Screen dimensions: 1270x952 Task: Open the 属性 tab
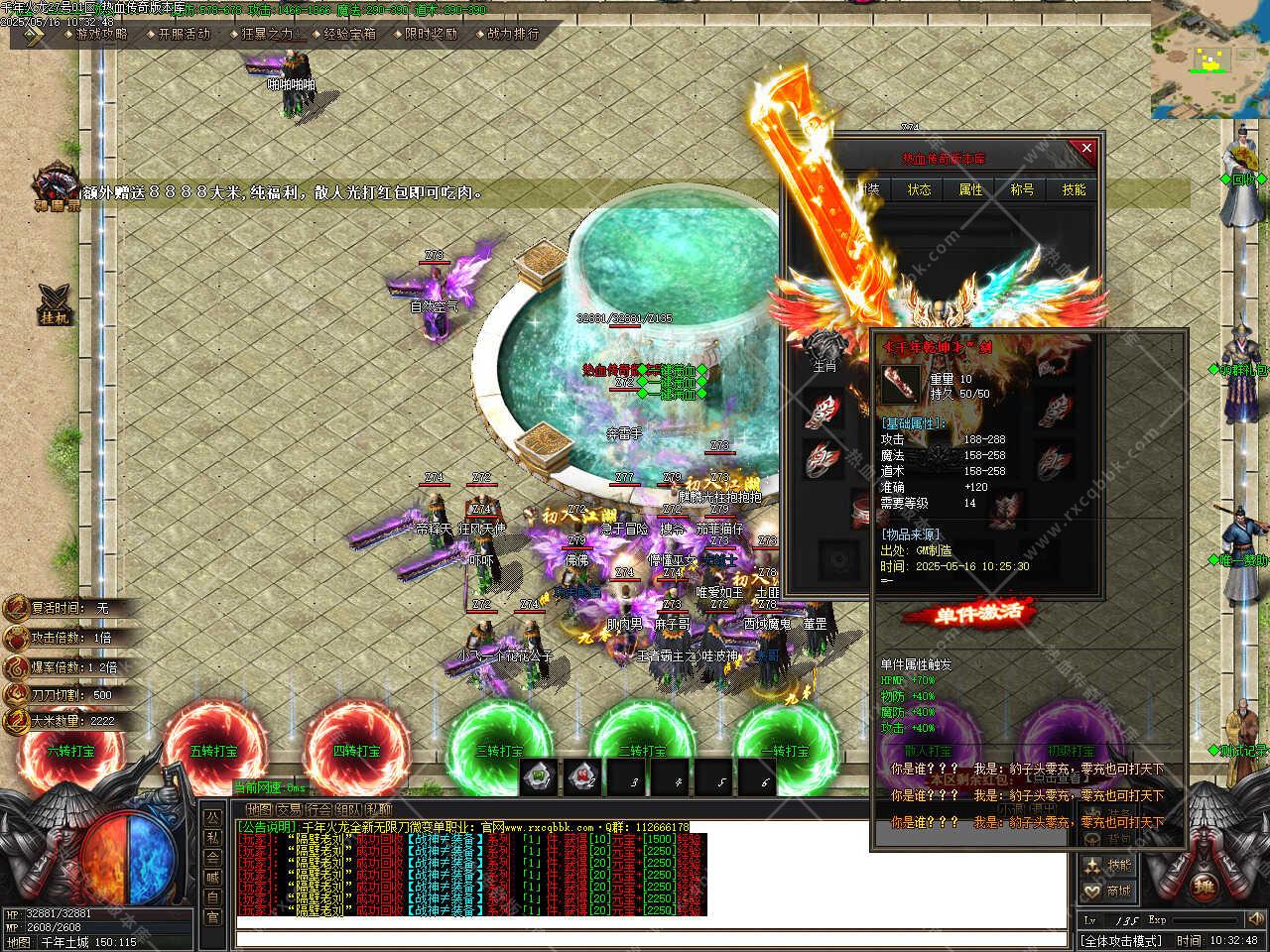pos(969,189)
